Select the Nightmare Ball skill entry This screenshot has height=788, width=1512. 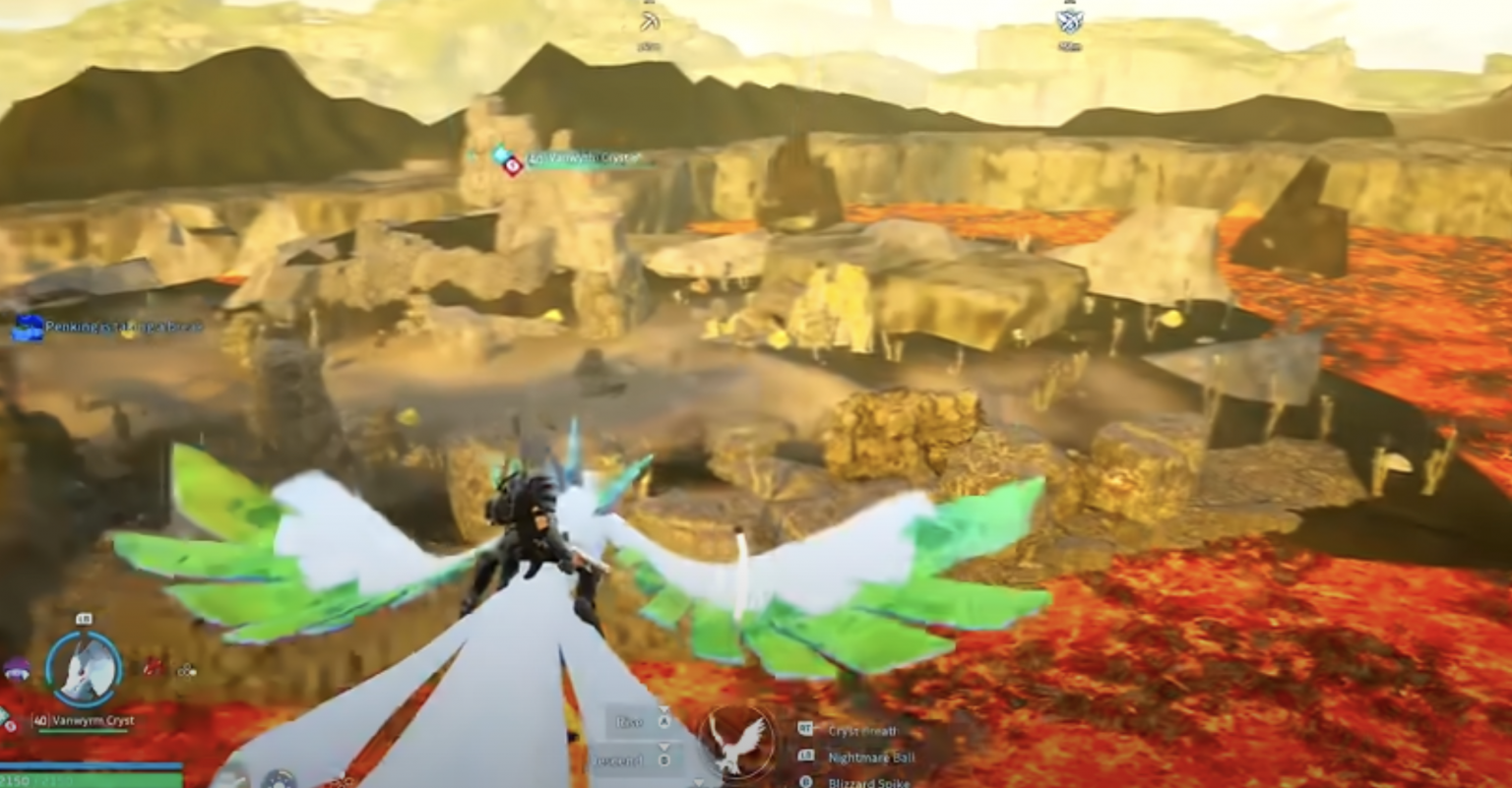871,757
